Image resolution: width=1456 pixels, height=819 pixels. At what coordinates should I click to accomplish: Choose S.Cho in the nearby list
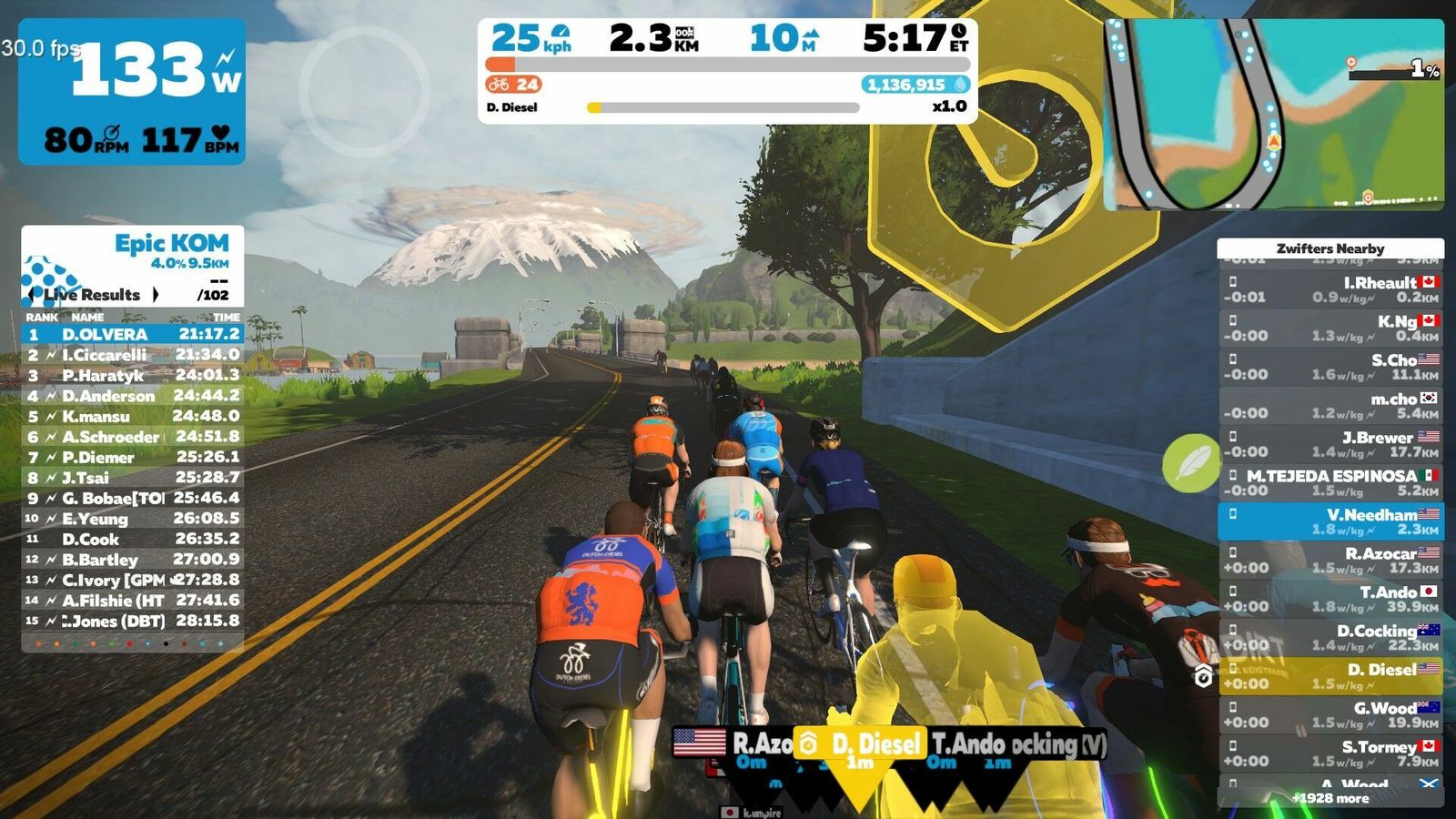(1330, 367)
